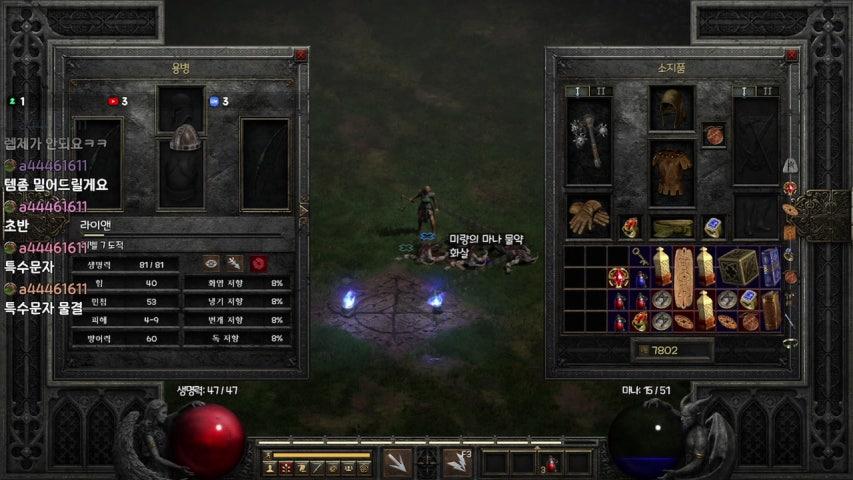Select the equipped body armor slot
Screen dimensions: 853x480
coord(672,172)
